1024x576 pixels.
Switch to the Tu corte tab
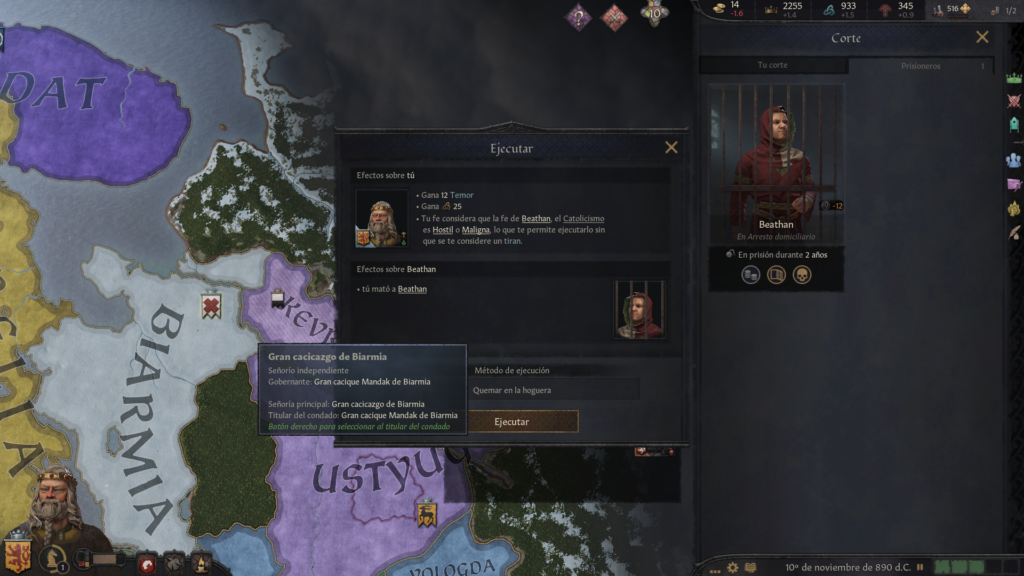(x=773, y=66)
